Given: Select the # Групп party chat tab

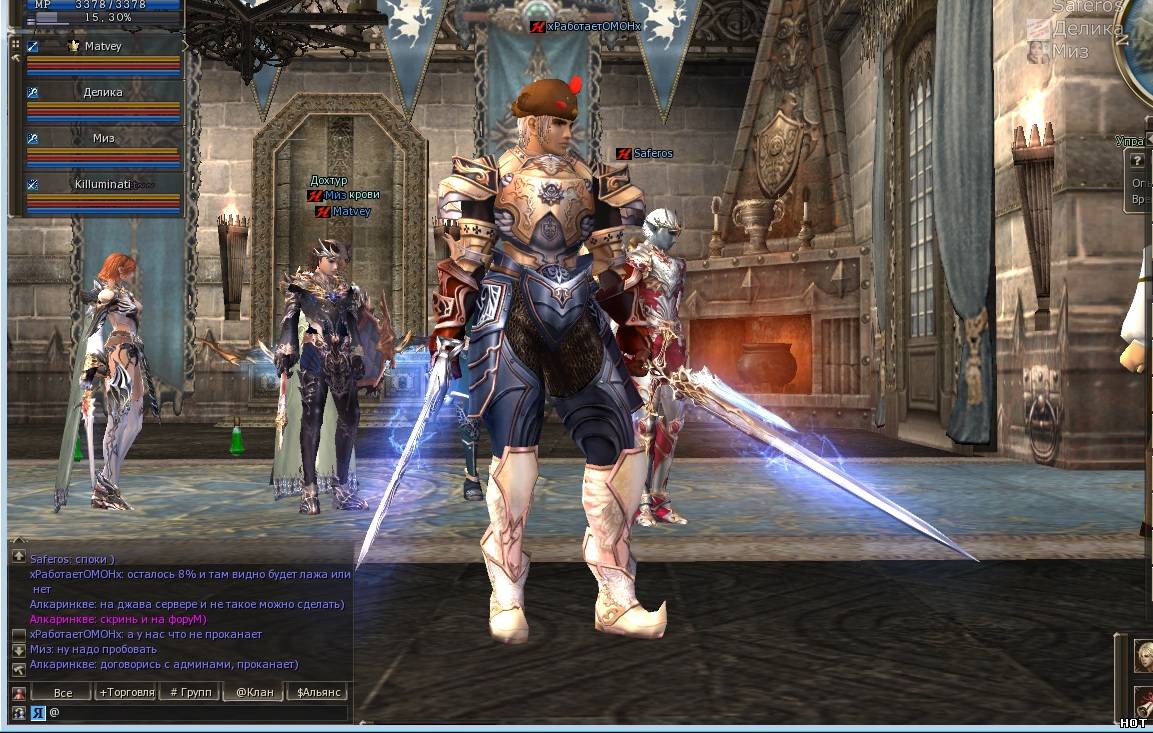Looking at the screenshot, I should click(x=189, y=692).
